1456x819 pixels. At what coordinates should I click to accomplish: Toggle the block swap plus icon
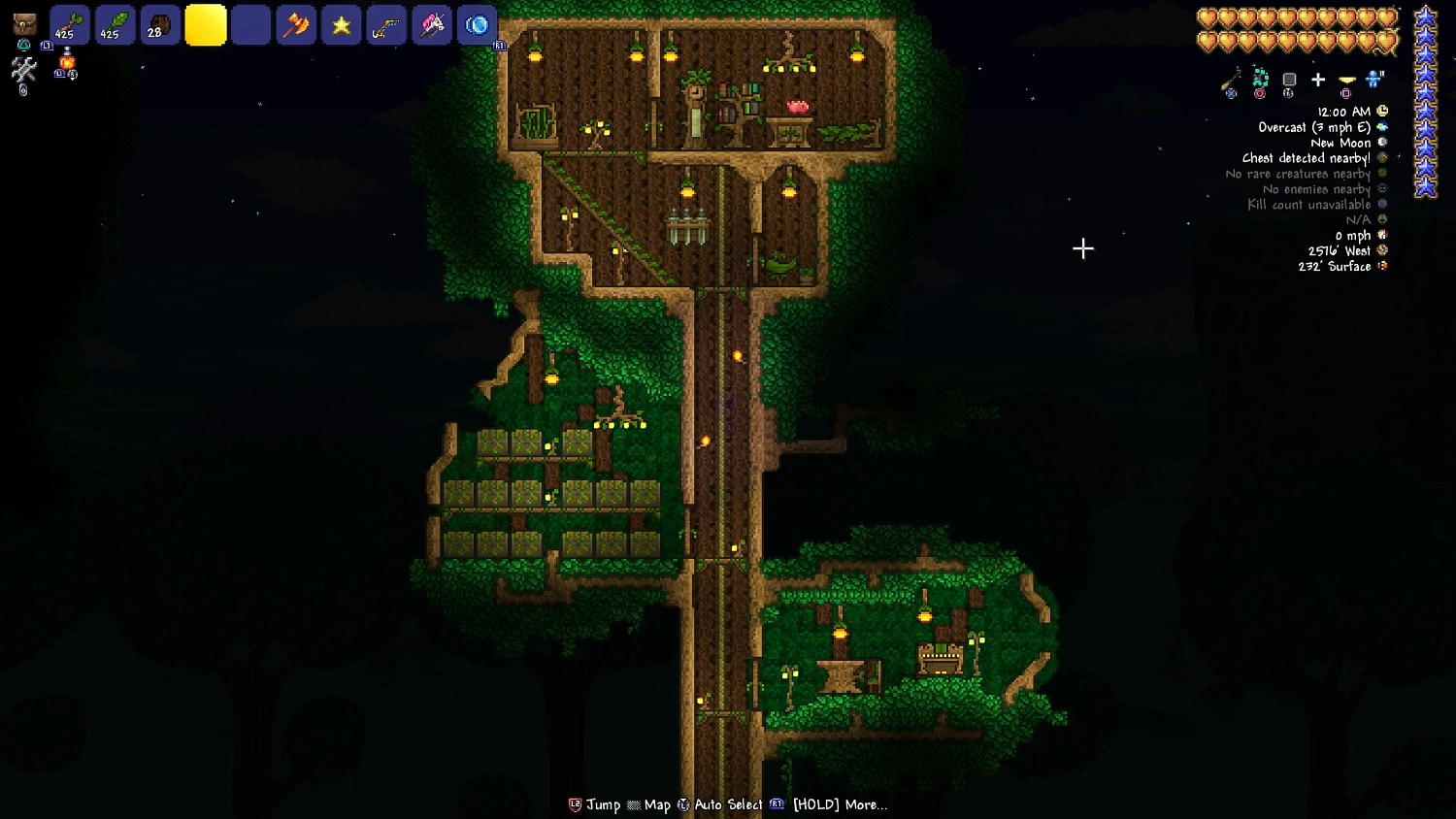click(x=1317, y=80)
